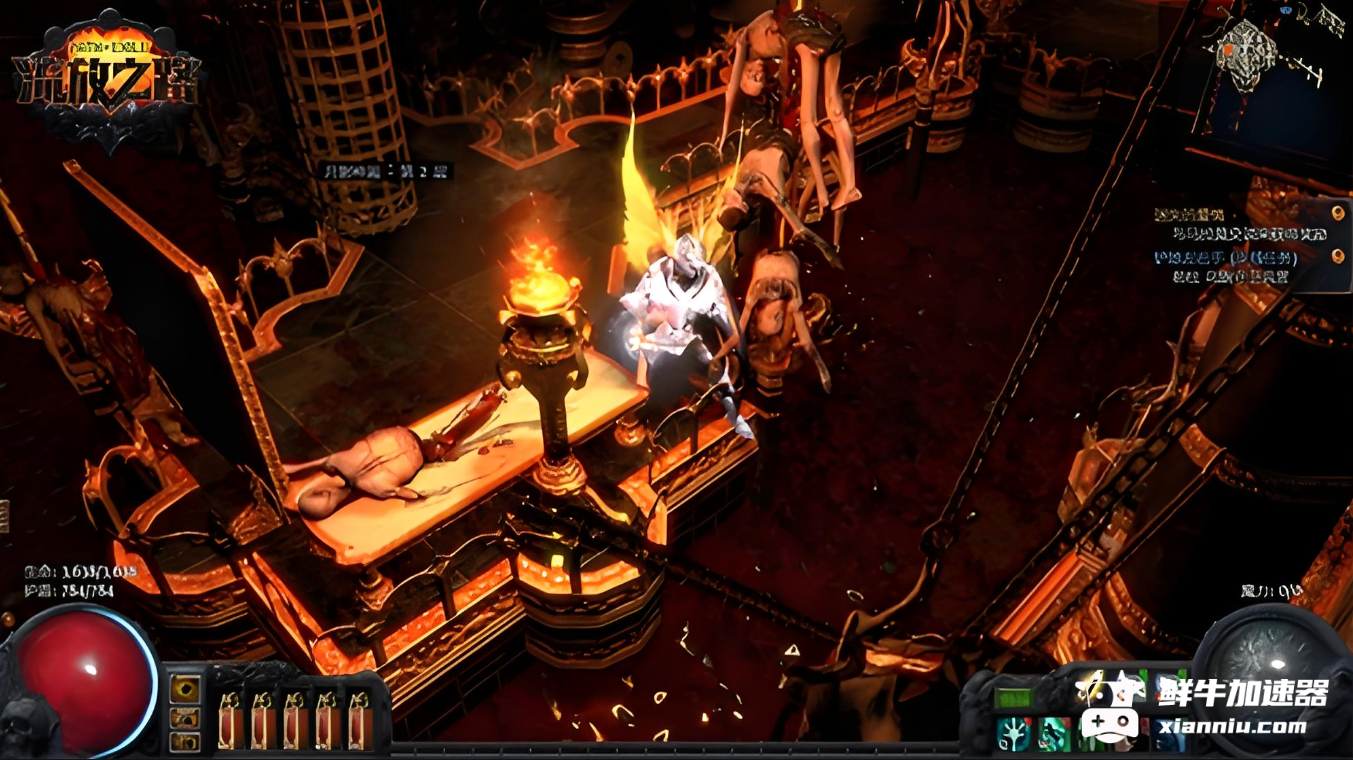Click the minimap overlay

pyautogui.click(x=1249, y=52)
